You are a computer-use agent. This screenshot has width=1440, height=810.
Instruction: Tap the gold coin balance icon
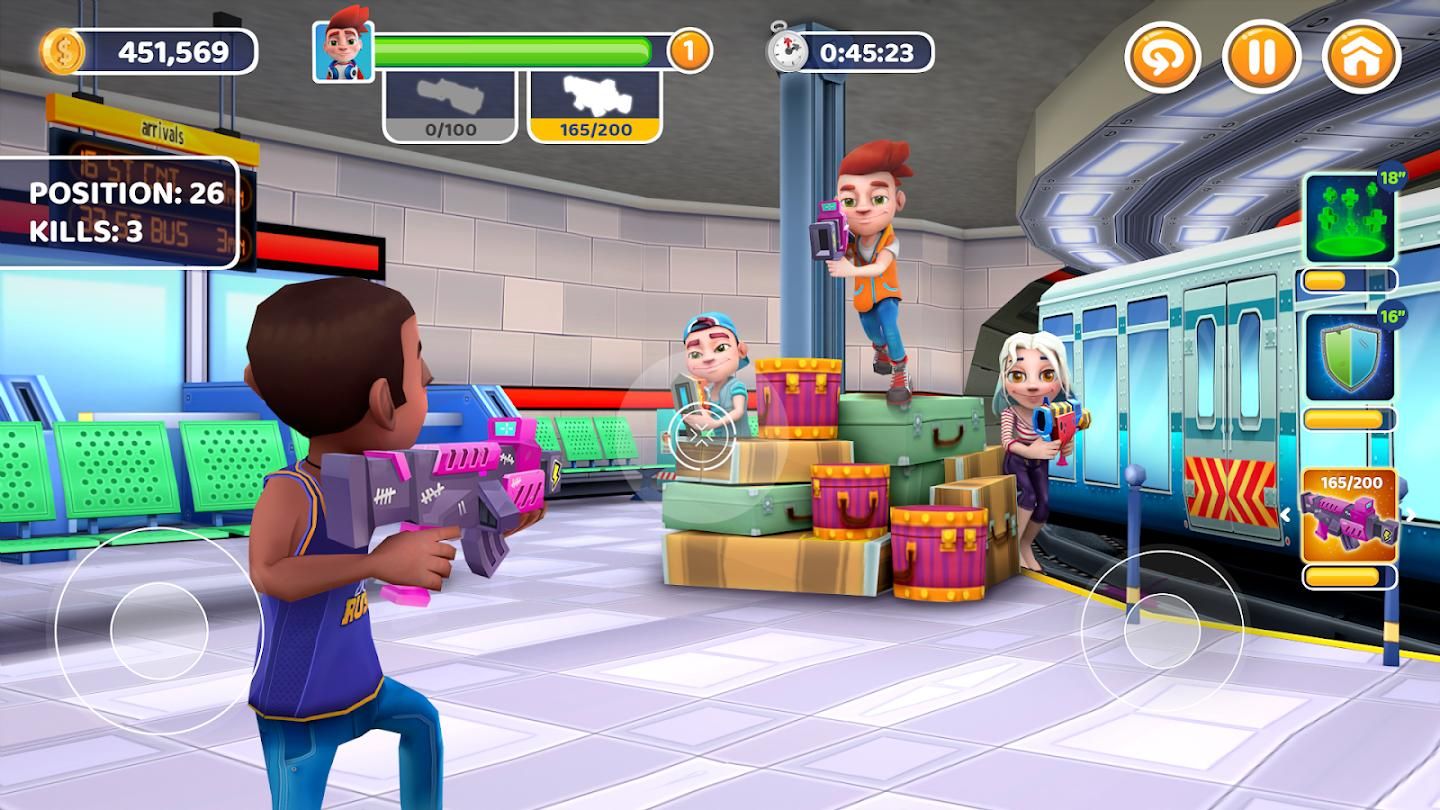click(62, 51)
